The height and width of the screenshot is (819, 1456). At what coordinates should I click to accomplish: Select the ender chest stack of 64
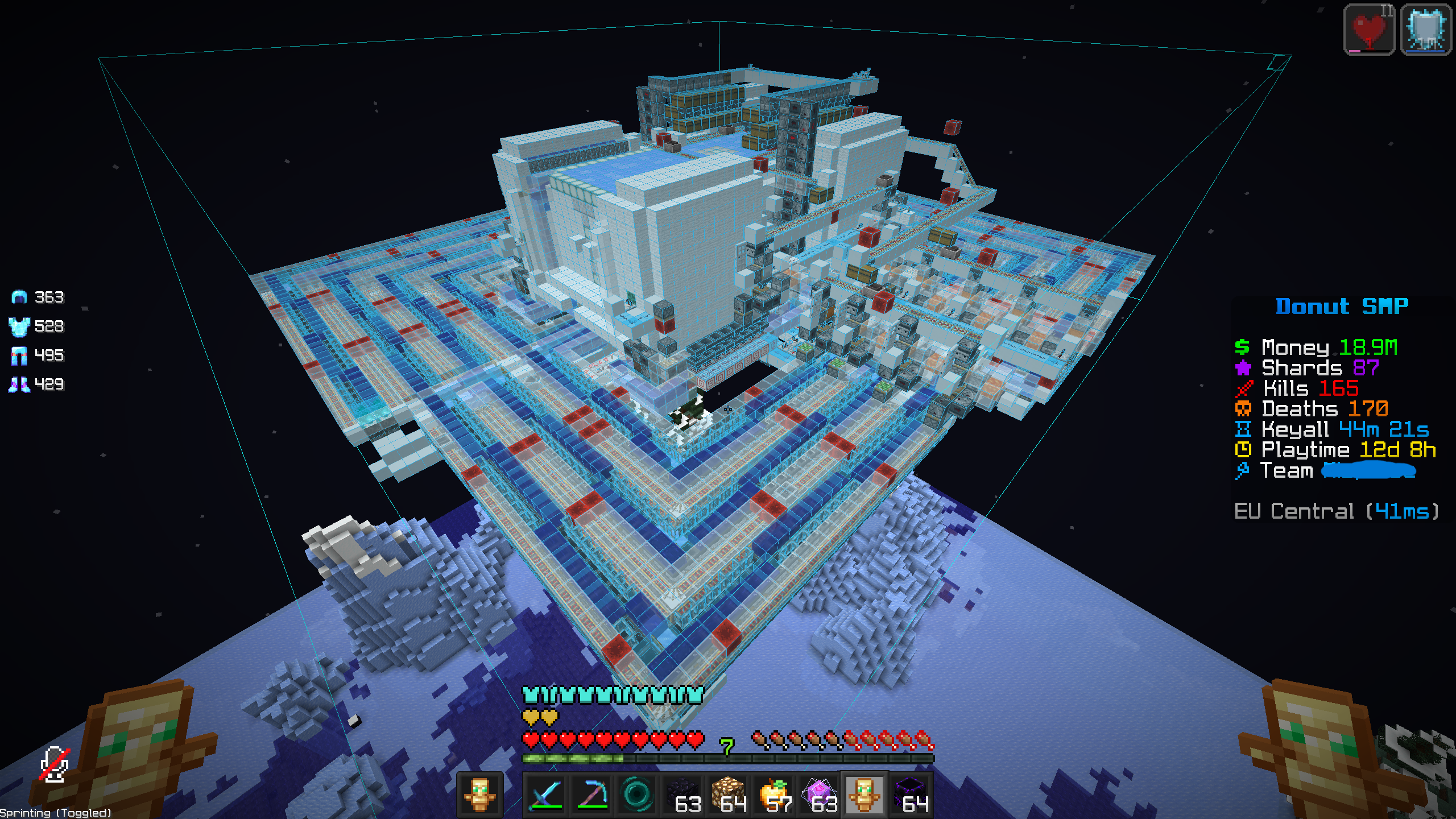point(911,794)
